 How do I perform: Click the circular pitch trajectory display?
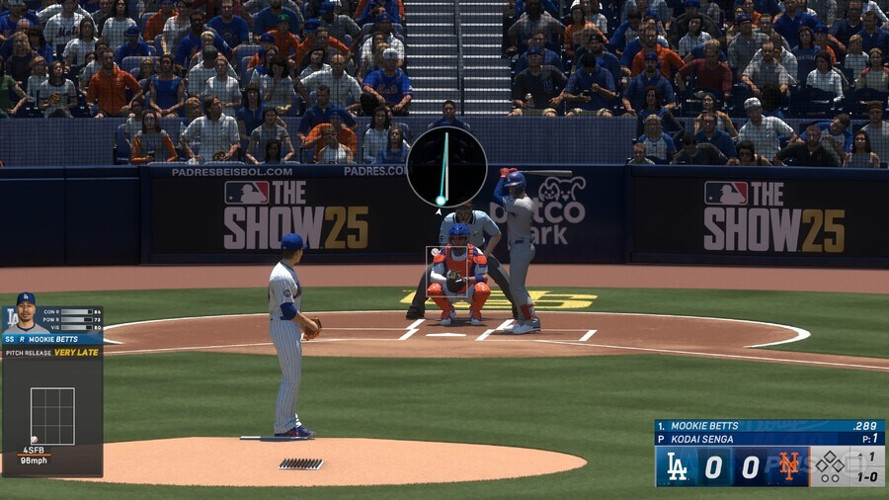point(446,166)
